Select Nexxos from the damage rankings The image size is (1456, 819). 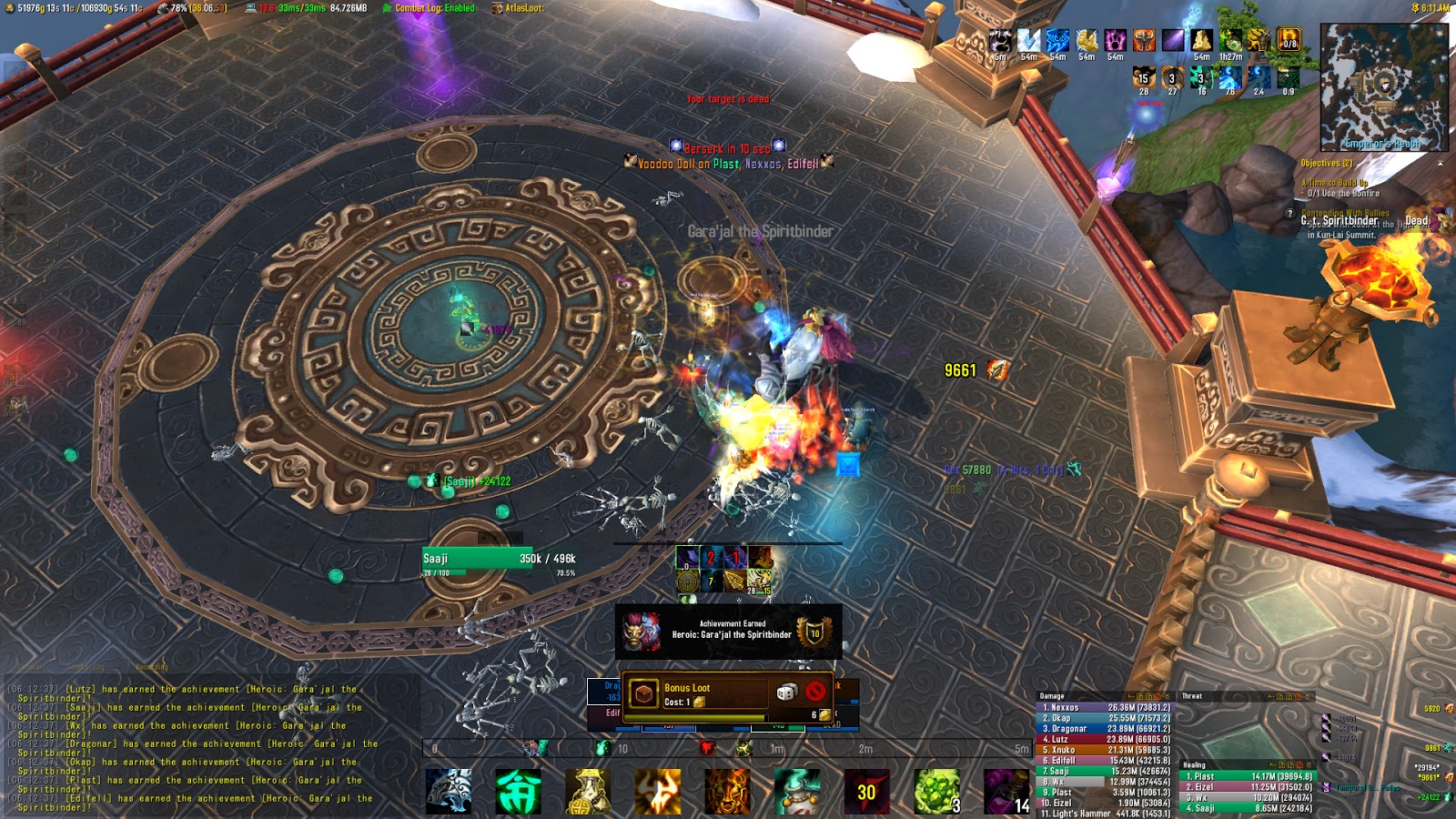click(x=1063, y=707)
